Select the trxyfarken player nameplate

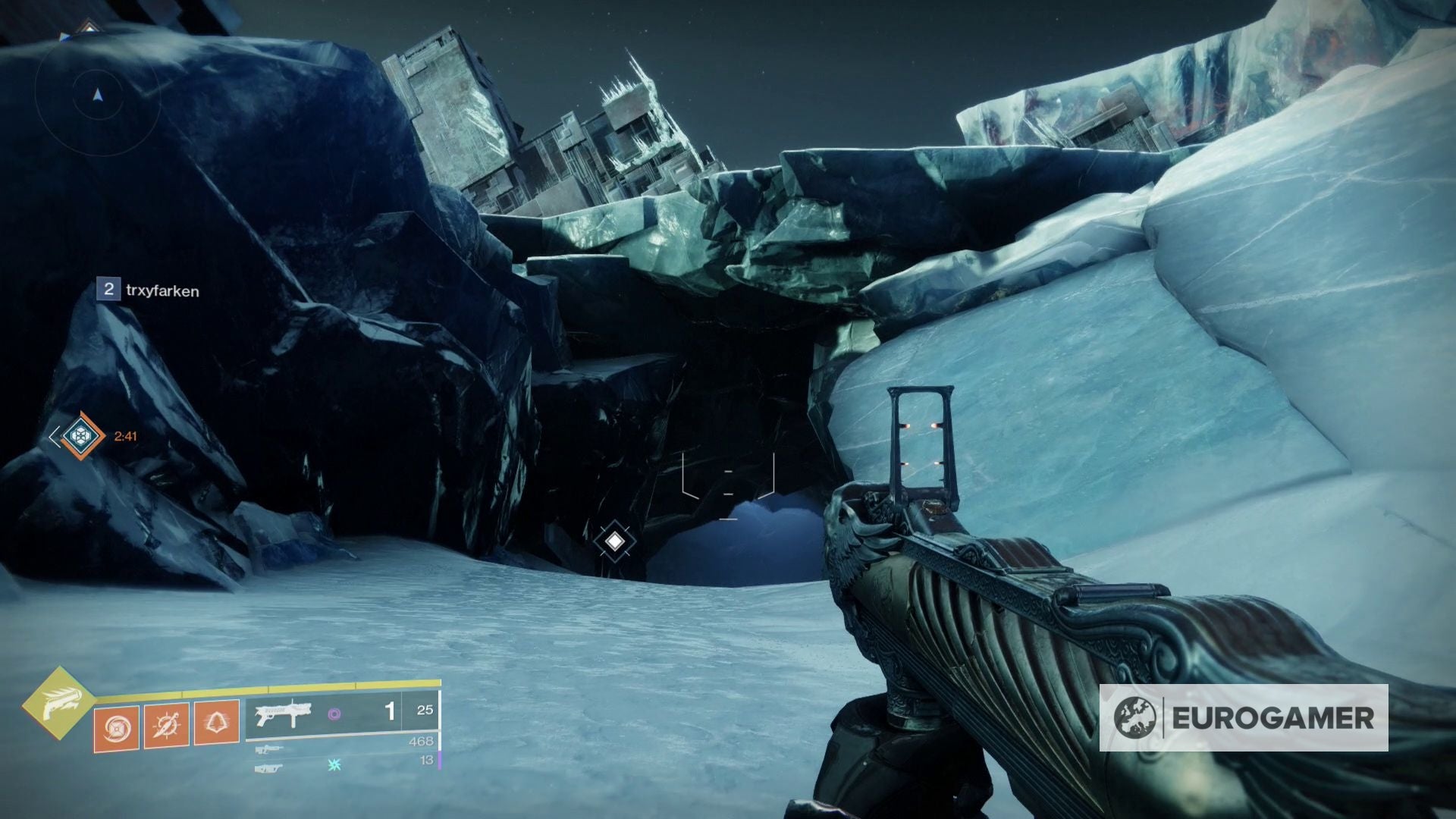(x=163, y=290)
